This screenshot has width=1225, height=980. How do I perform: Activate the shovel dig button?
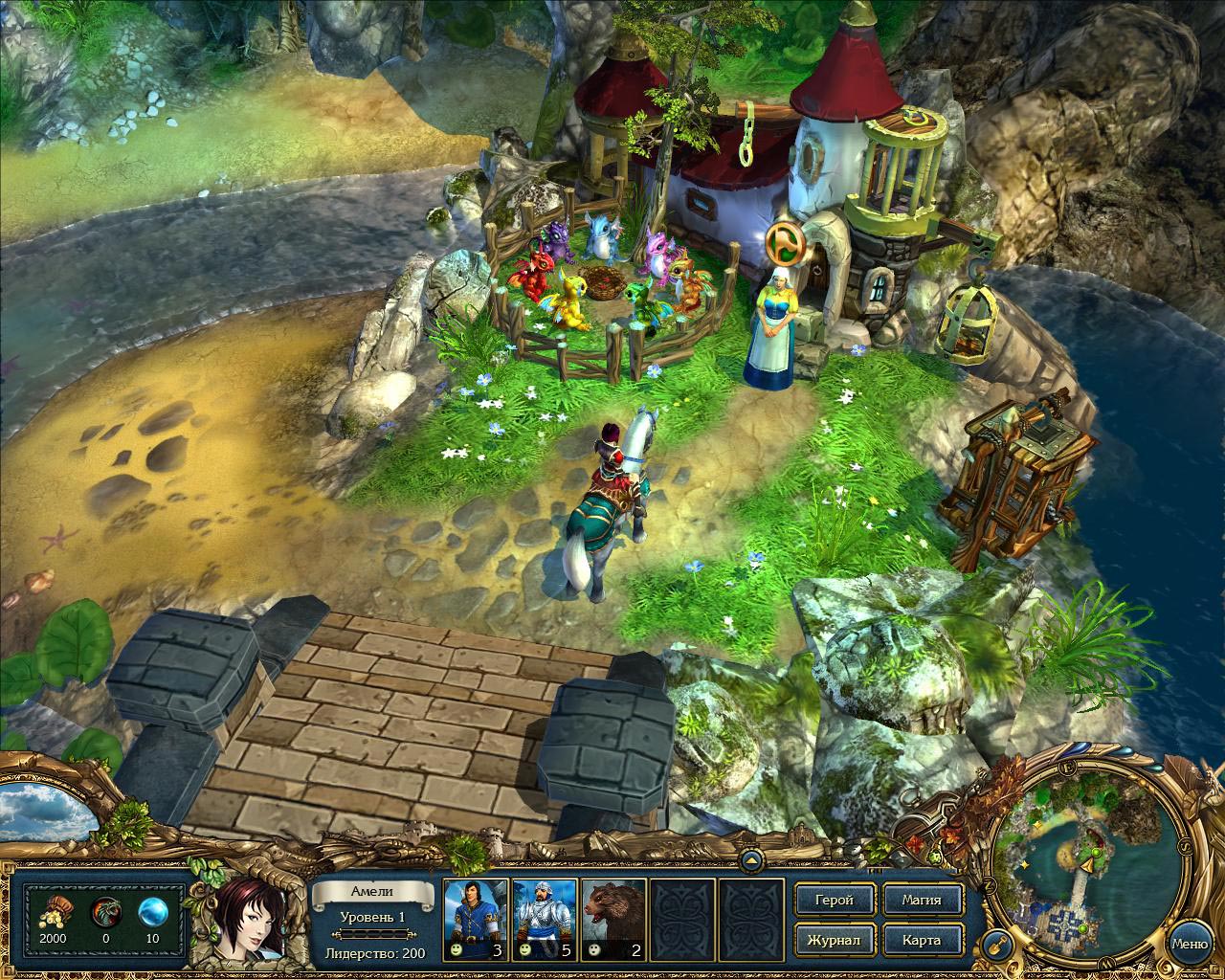coord(998,943)
